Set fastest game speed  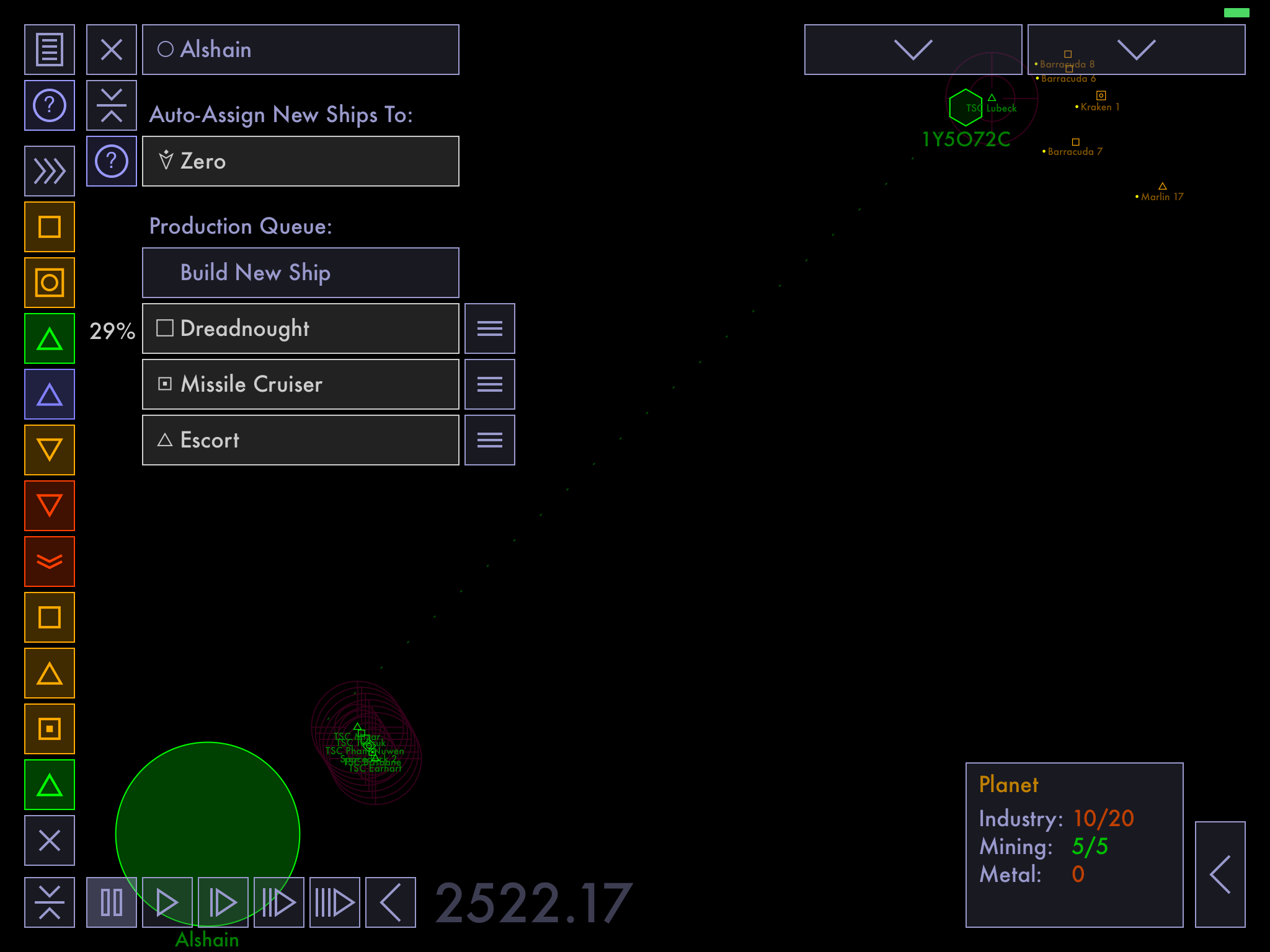coord(335,902)
